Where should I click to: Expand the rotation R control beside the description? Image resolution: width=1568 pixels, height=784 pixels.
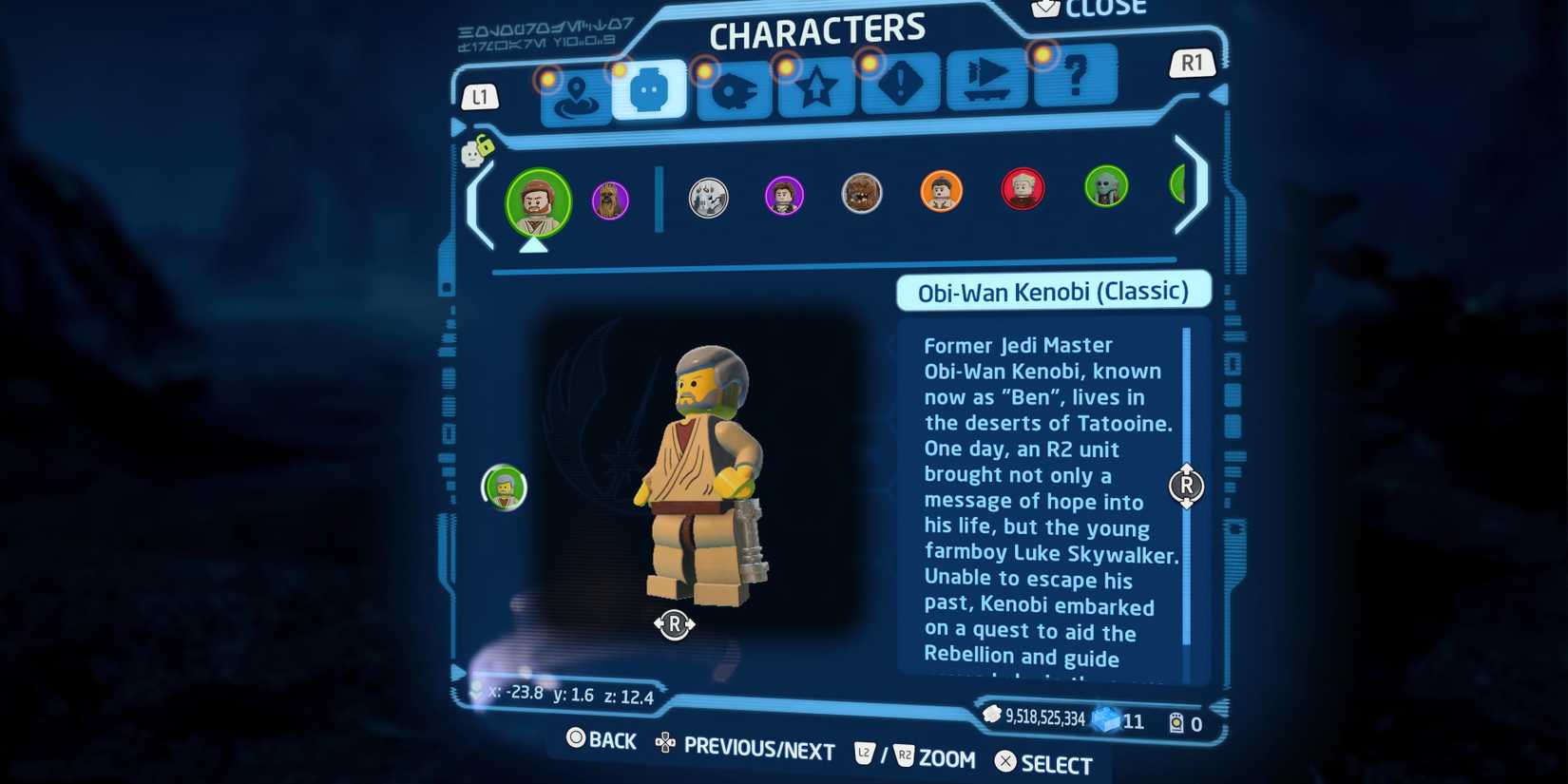click(1186, 486)
